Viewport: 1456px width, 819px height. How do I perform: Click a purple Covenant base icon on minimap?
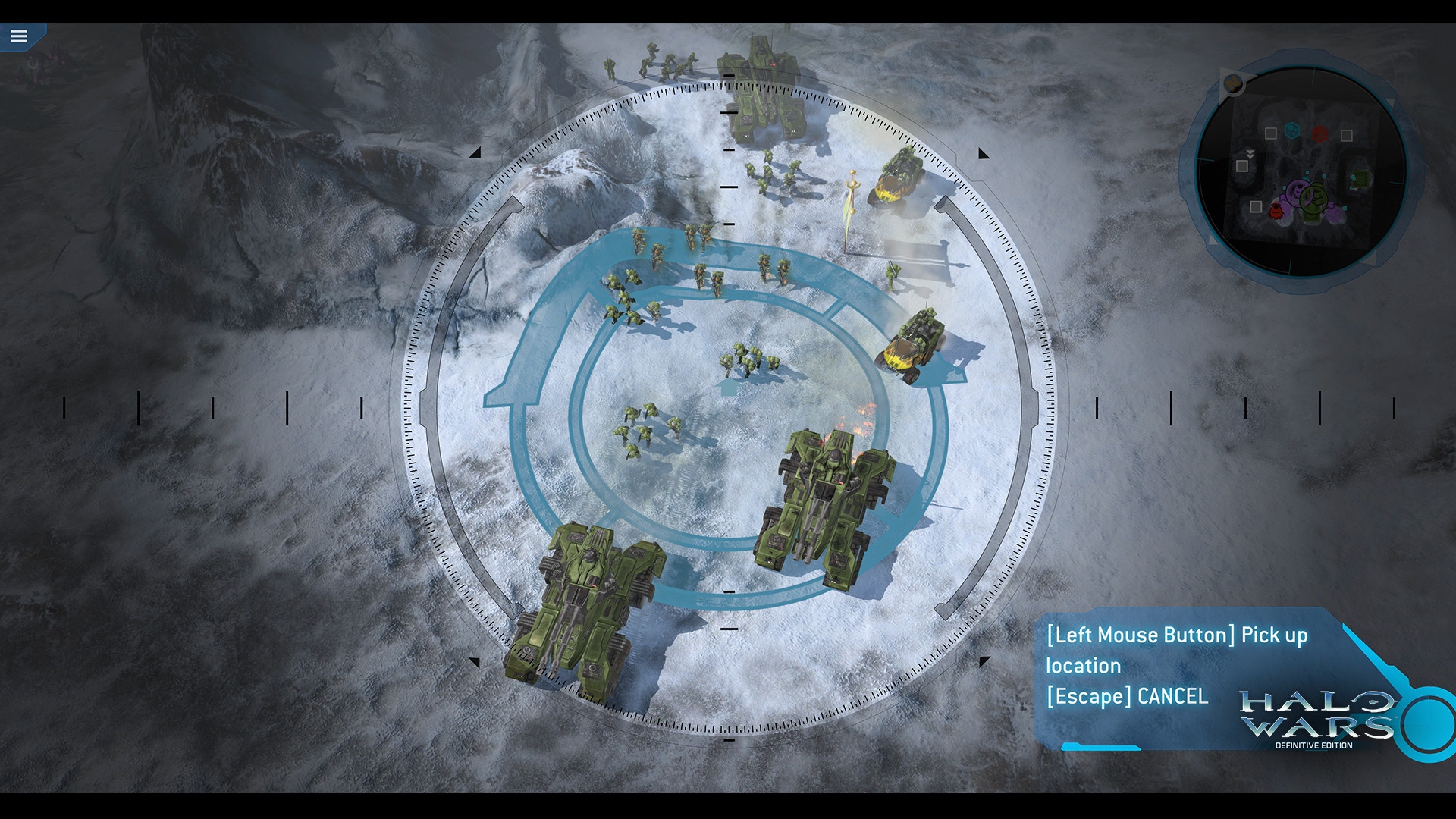tap(1295, 193)
